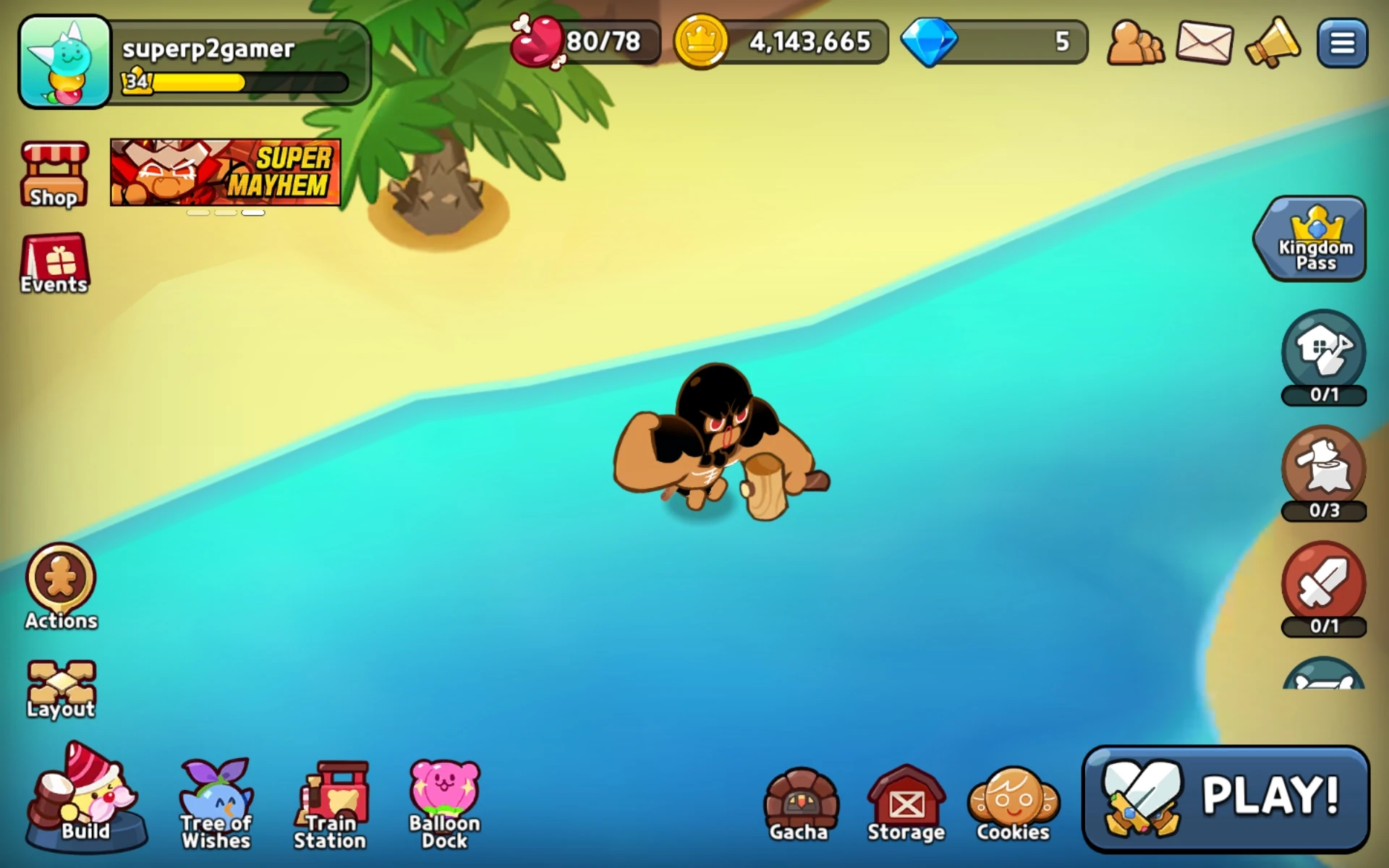Expand the hamburger settings menu

click(1343, 42)
